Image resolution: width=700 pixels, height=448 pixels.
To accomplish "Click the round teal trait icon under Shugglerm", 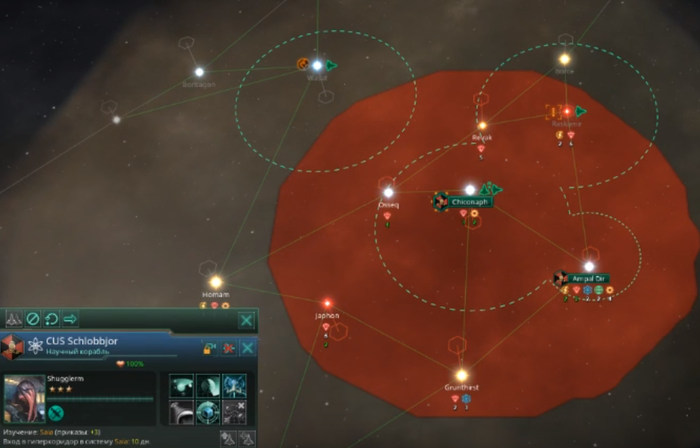I will click(56, 412).
